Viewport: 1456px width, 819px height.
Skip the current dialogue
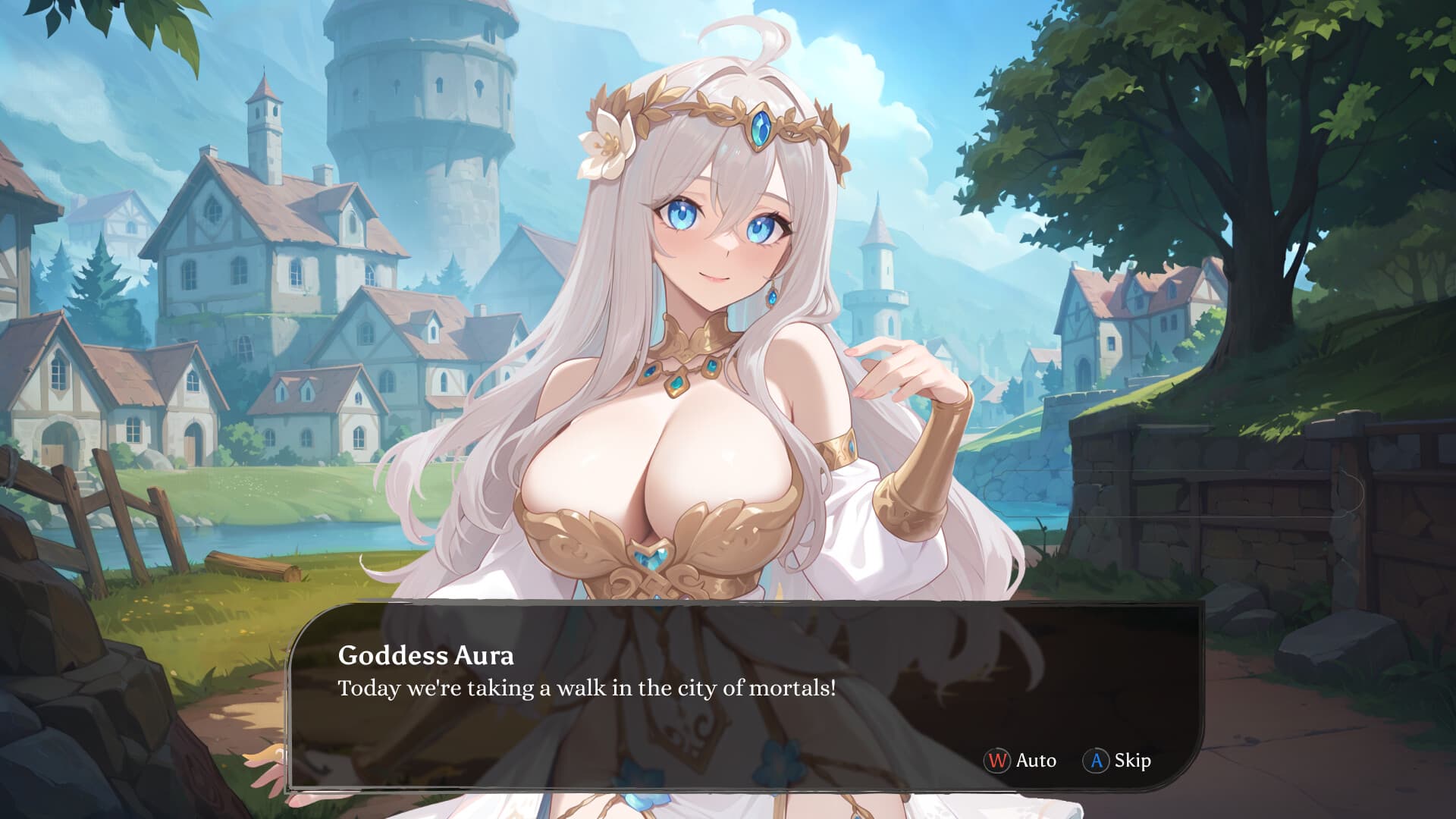(x=1118, y=760)
